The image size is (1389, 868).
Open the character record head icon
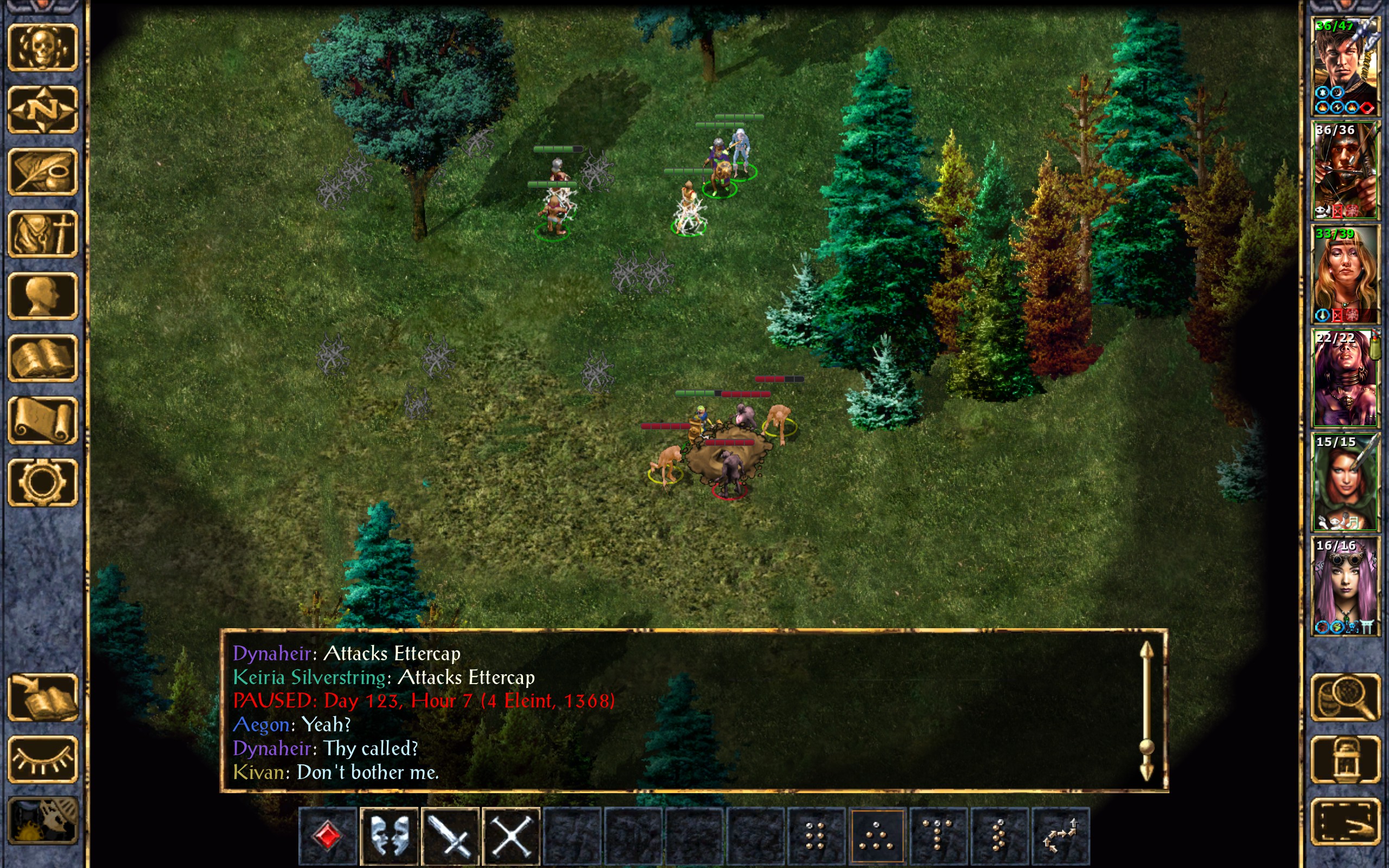(42, 296)
